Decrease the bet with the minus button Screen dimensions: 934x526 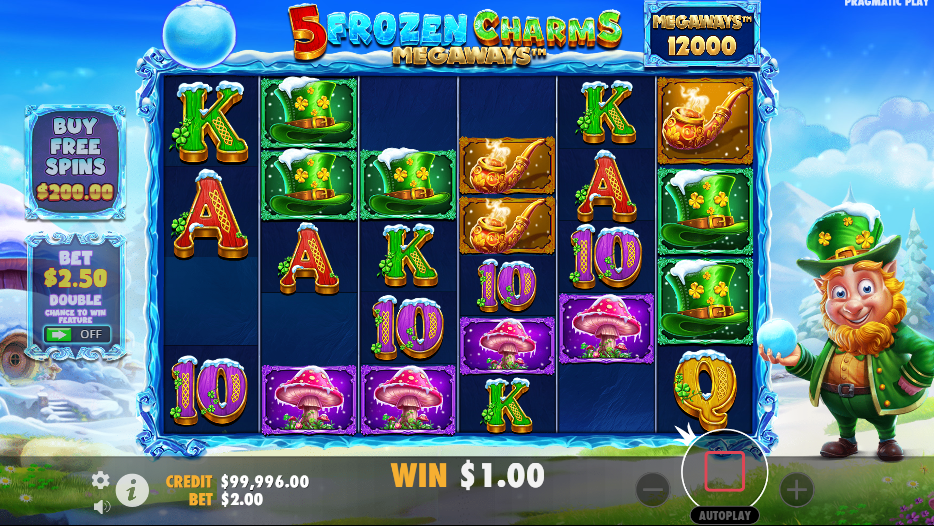(652, 490)
